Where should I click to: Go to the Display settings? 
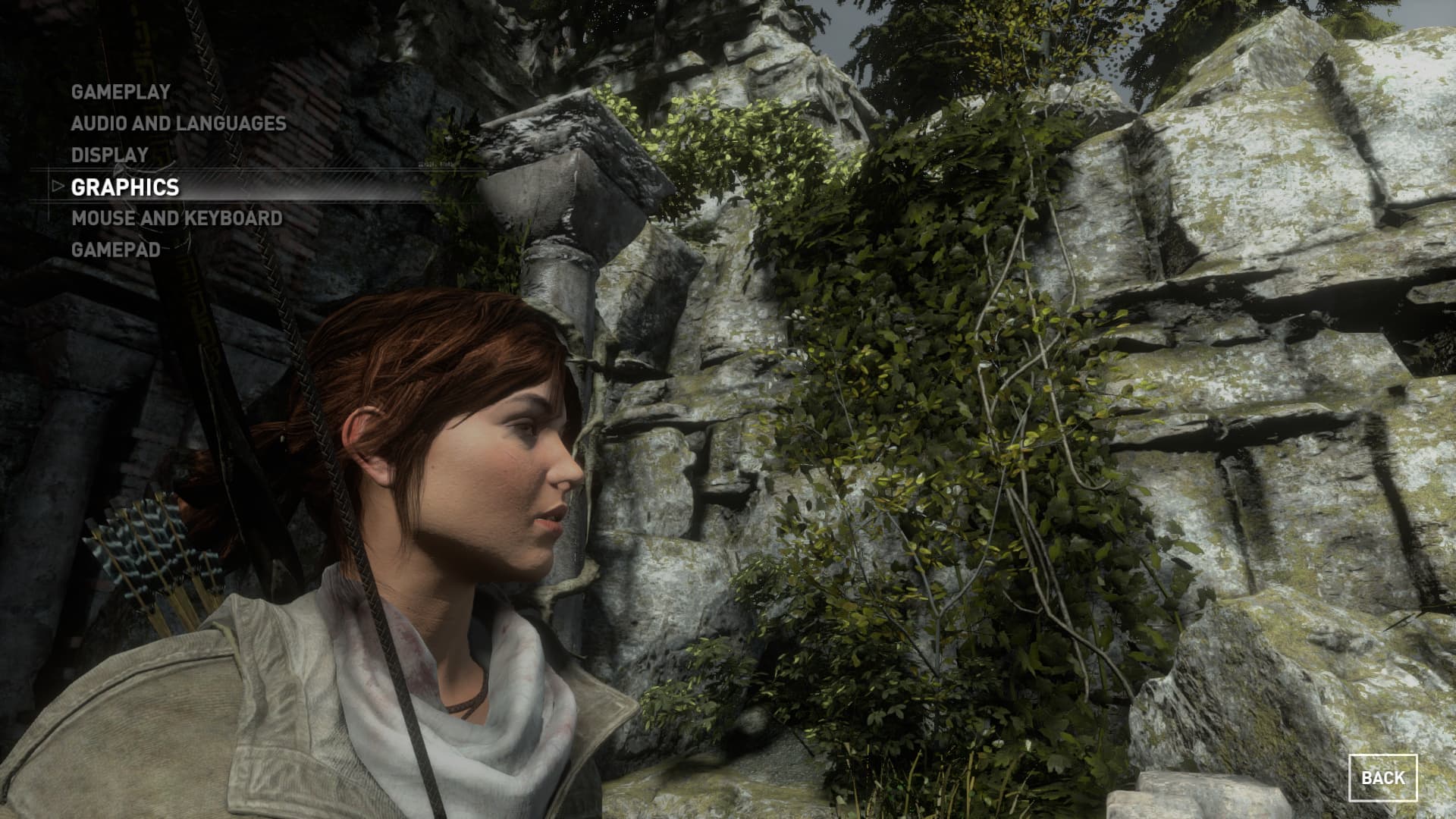point(110,155)
